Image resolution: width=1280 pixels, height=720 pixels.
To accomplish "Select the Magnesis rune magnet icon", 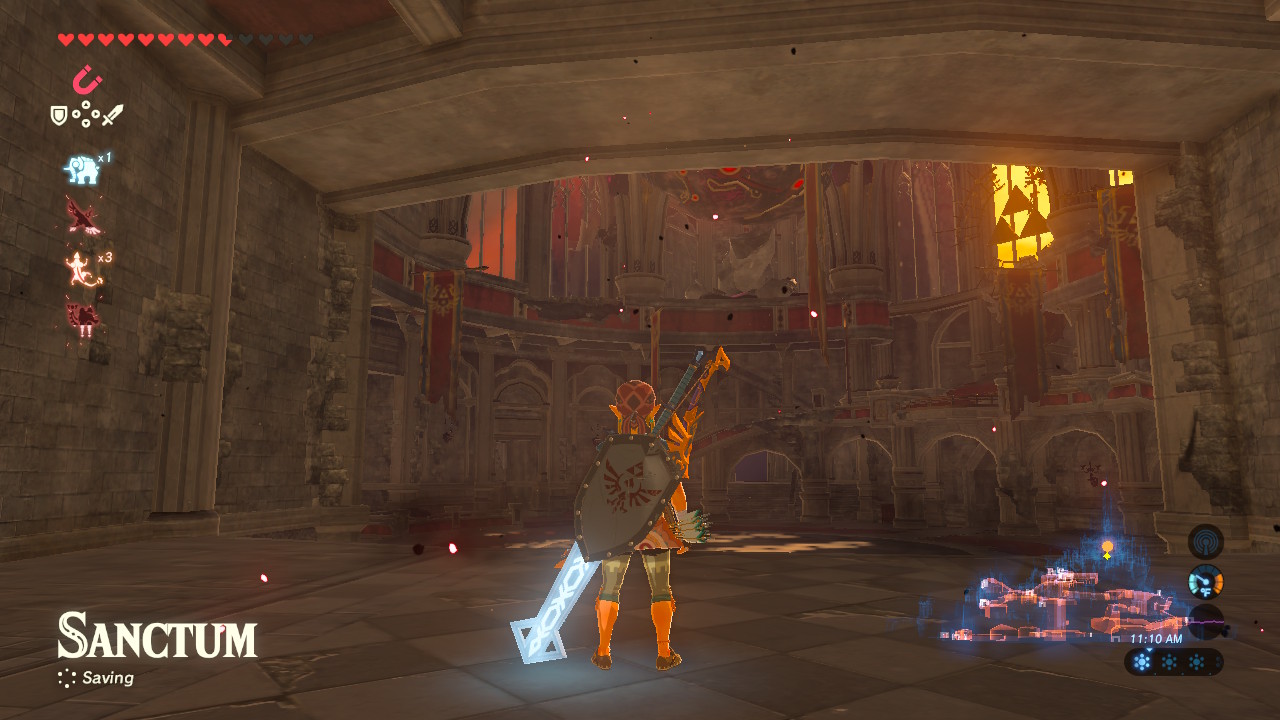I will click(87, 79).
